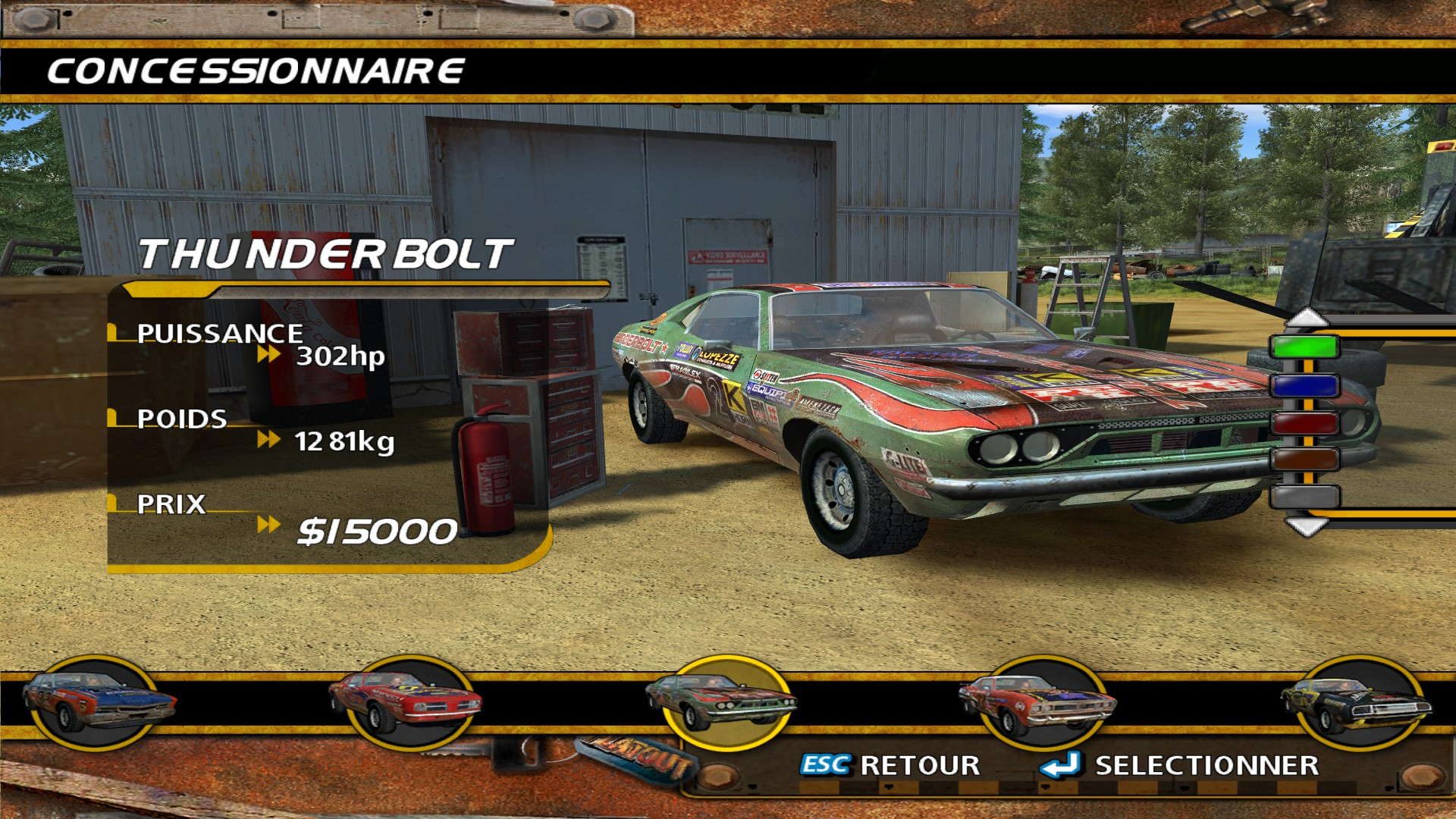1456x819 pixels.
Task: Select the gray paint color swatch
Action: tap(1304, 497)
